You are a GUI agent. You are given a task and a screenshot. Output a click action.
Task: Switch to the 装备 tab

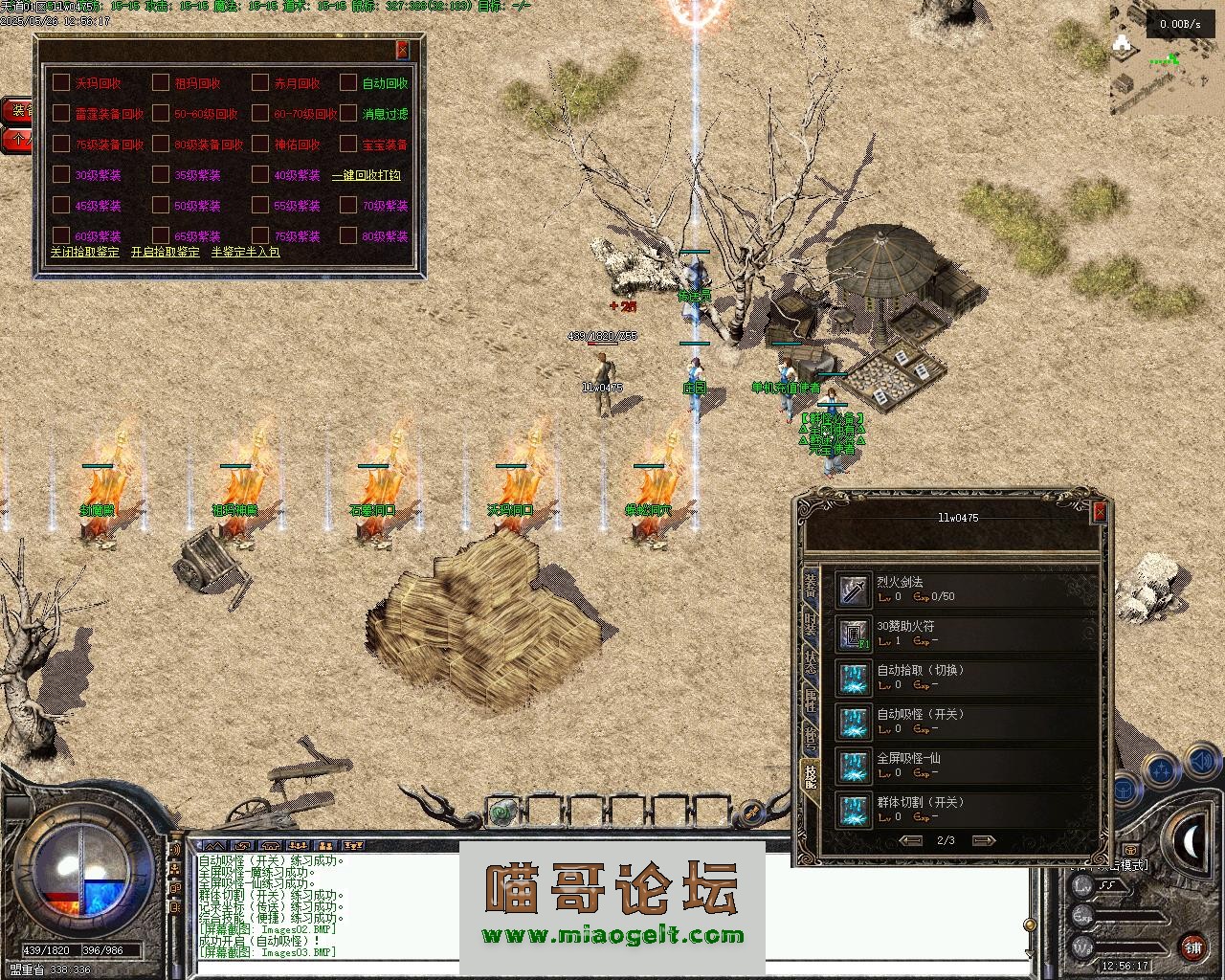coord(811,584)
